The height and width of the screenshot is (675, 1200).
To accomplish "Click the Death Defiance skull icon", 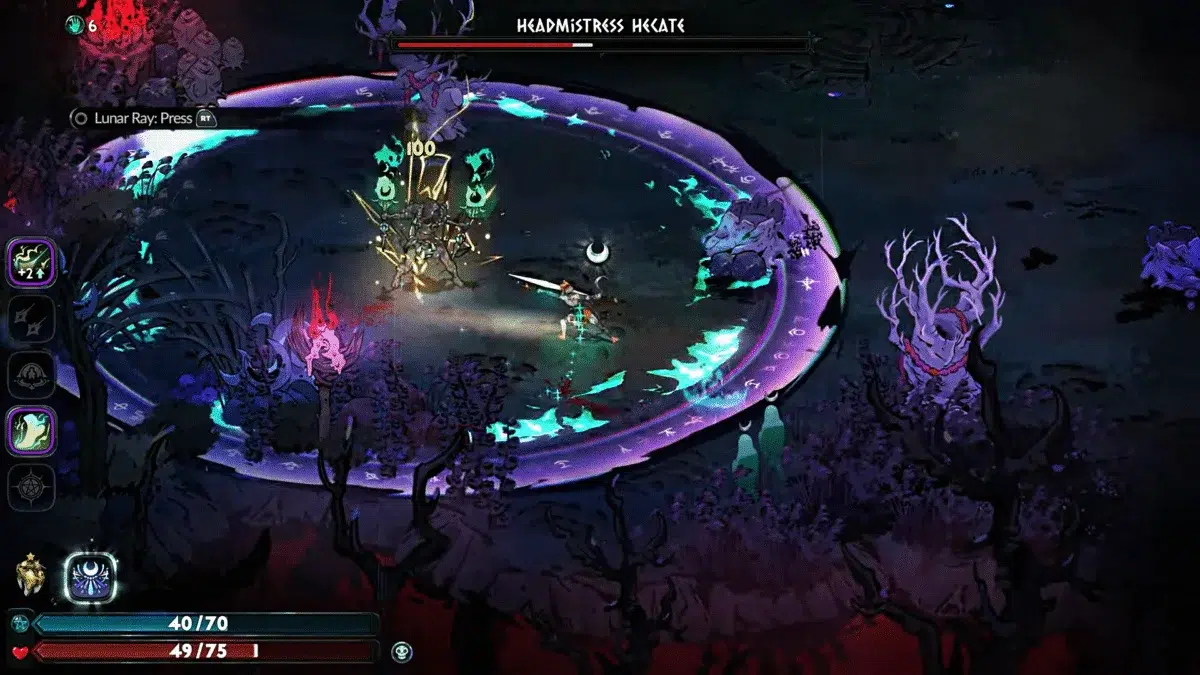I will pyautogui.click(x=400, y=651).
